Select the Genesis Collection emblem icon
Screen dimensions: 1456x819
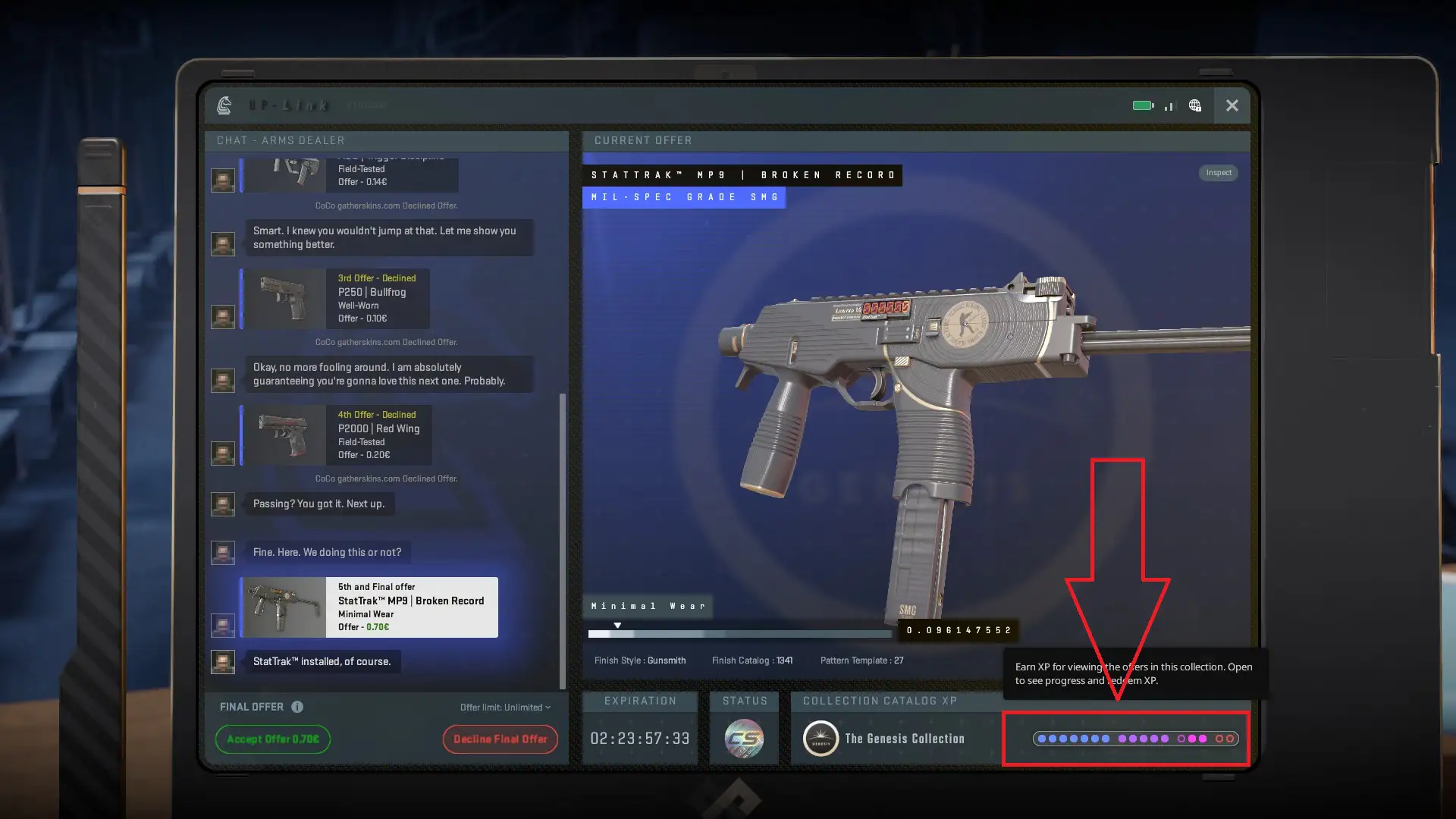tap(819, 738)
